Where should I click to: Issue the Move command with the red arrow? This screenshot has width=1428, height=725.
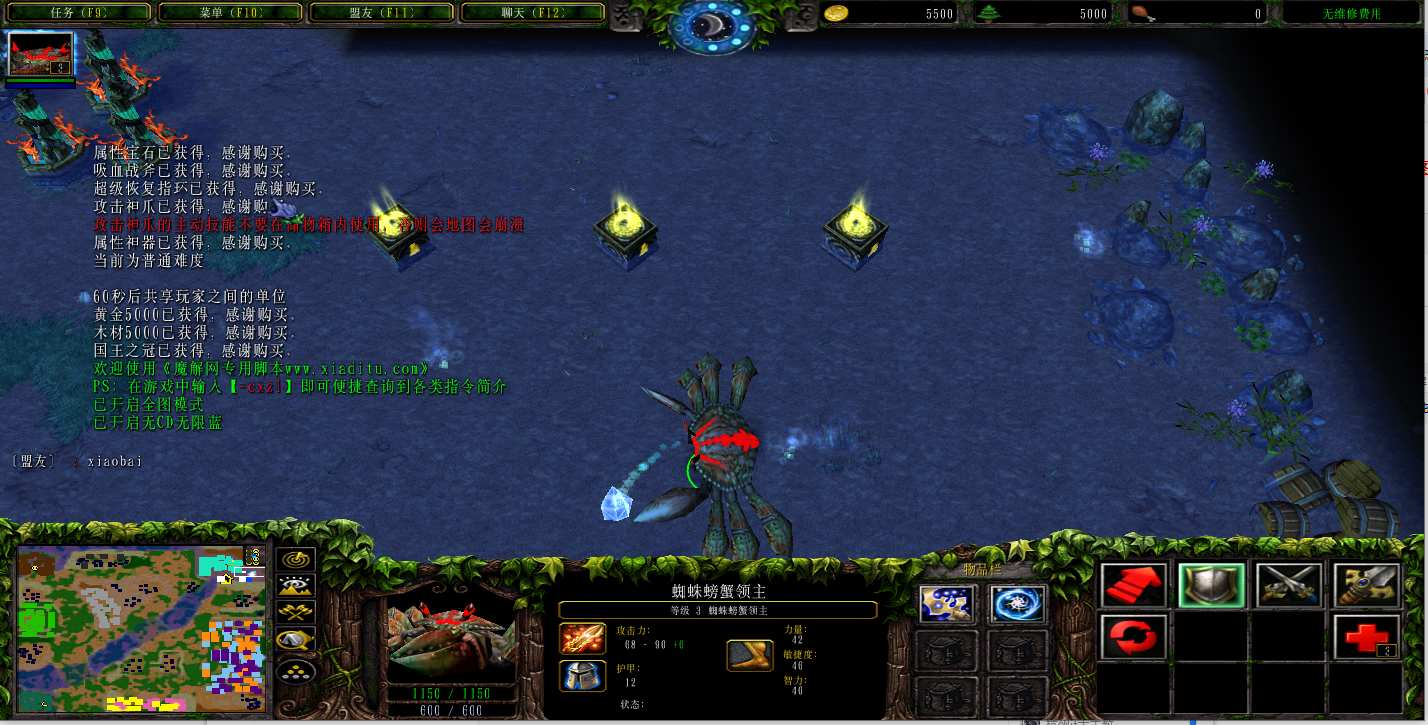coord(1133,585)
